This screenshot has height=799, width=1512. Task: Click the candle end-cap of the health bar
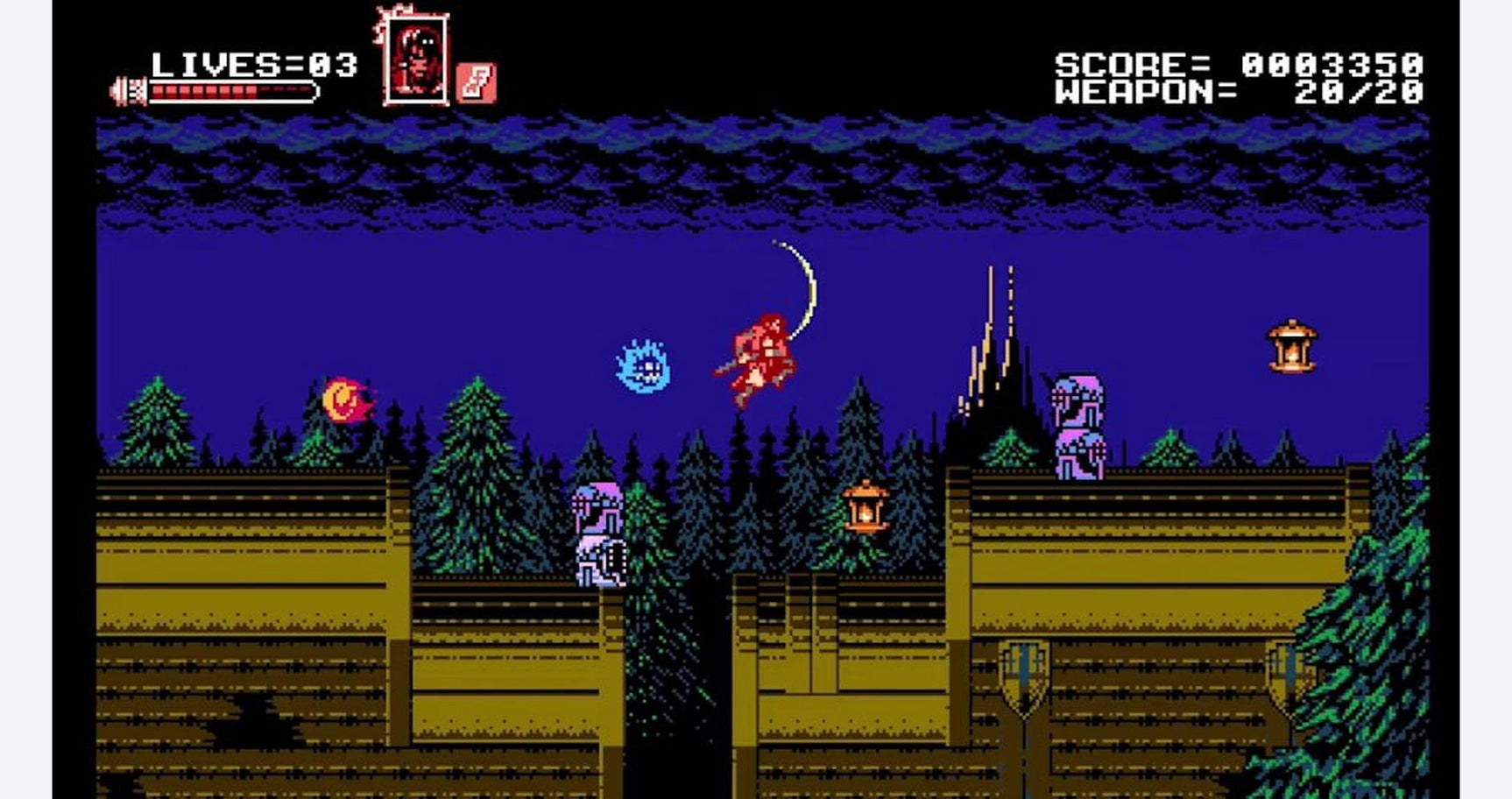pyautogui.click(x=127, y=88)
